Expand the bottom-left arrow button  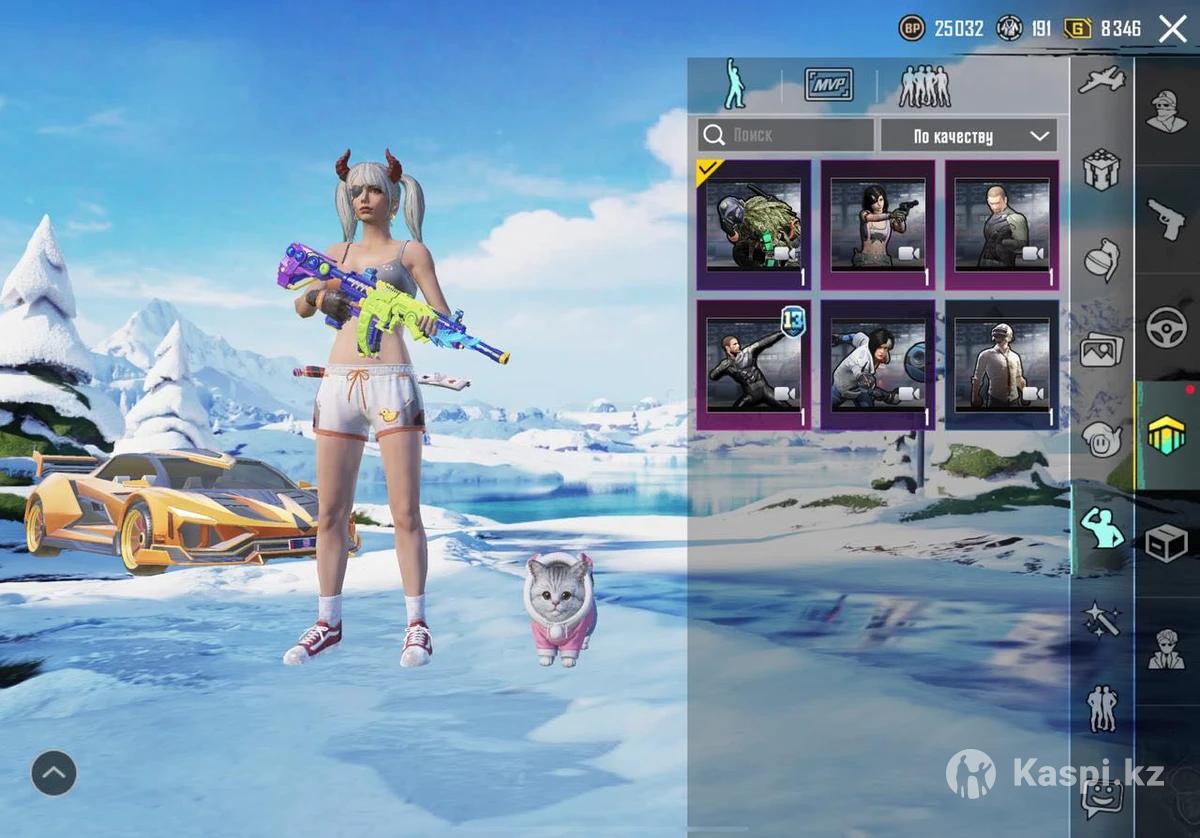pos(54,772)
